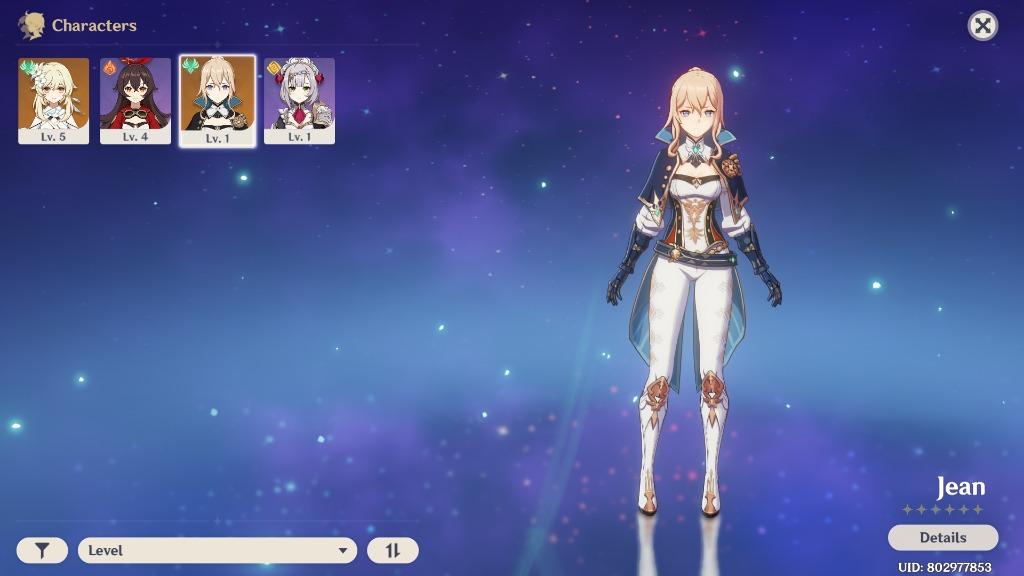Choose Amber's character portrait

(x=135, y=100)
